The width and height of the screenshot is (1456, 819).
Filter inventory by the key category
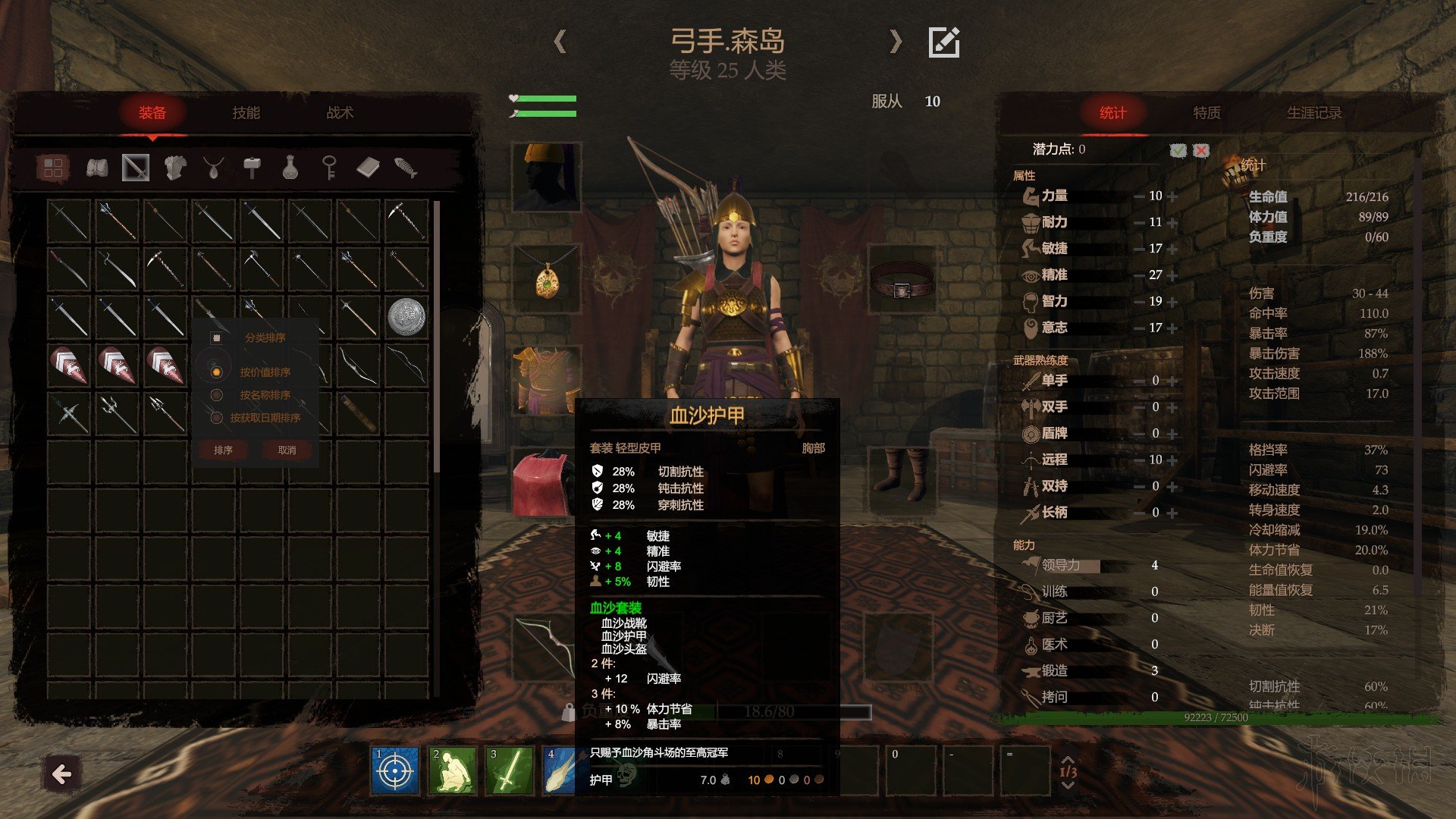click(x=329, y=168)
